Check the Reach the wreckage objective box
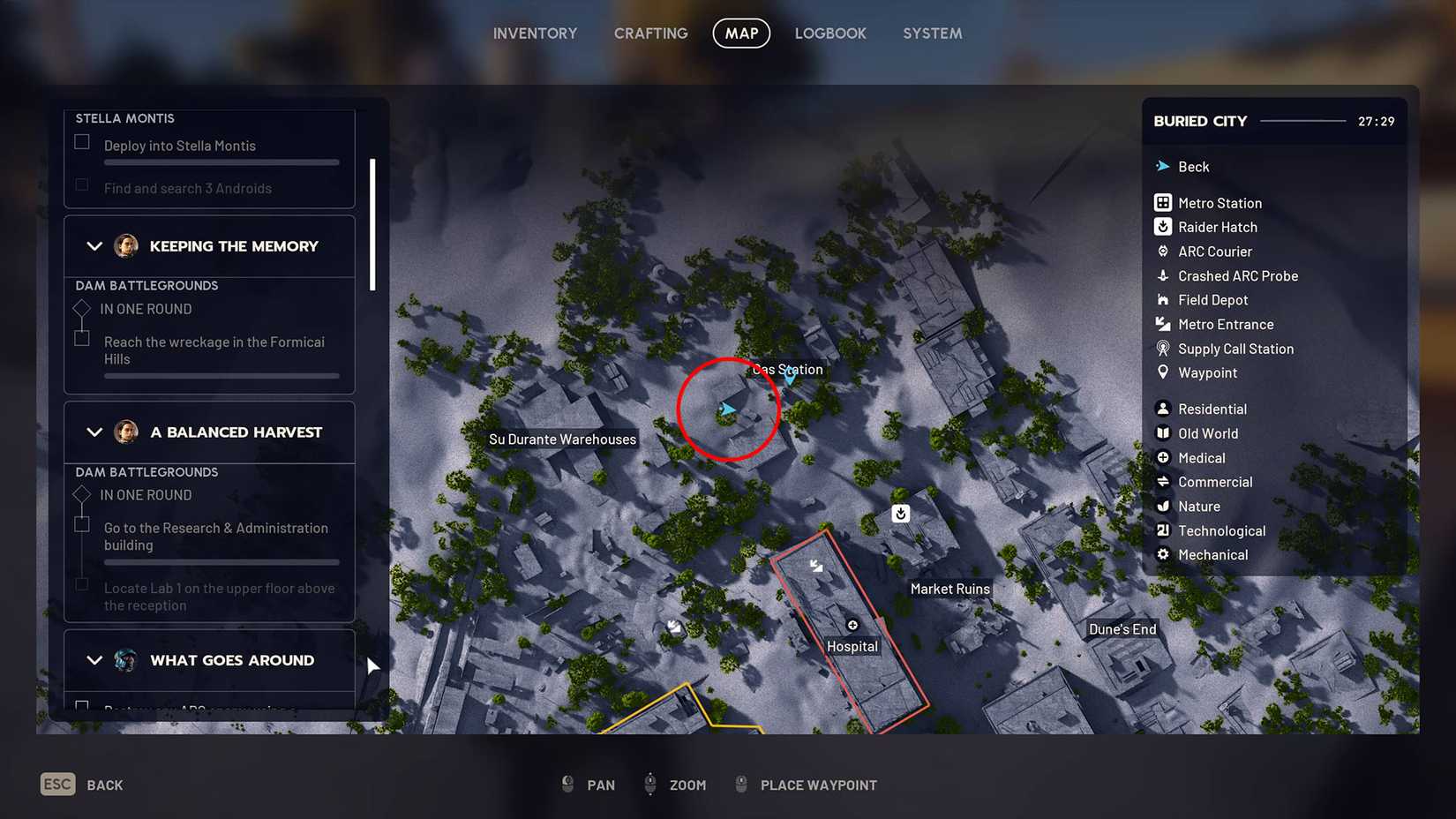Viewport: 1456px width, 819px height. click(81, 338)
